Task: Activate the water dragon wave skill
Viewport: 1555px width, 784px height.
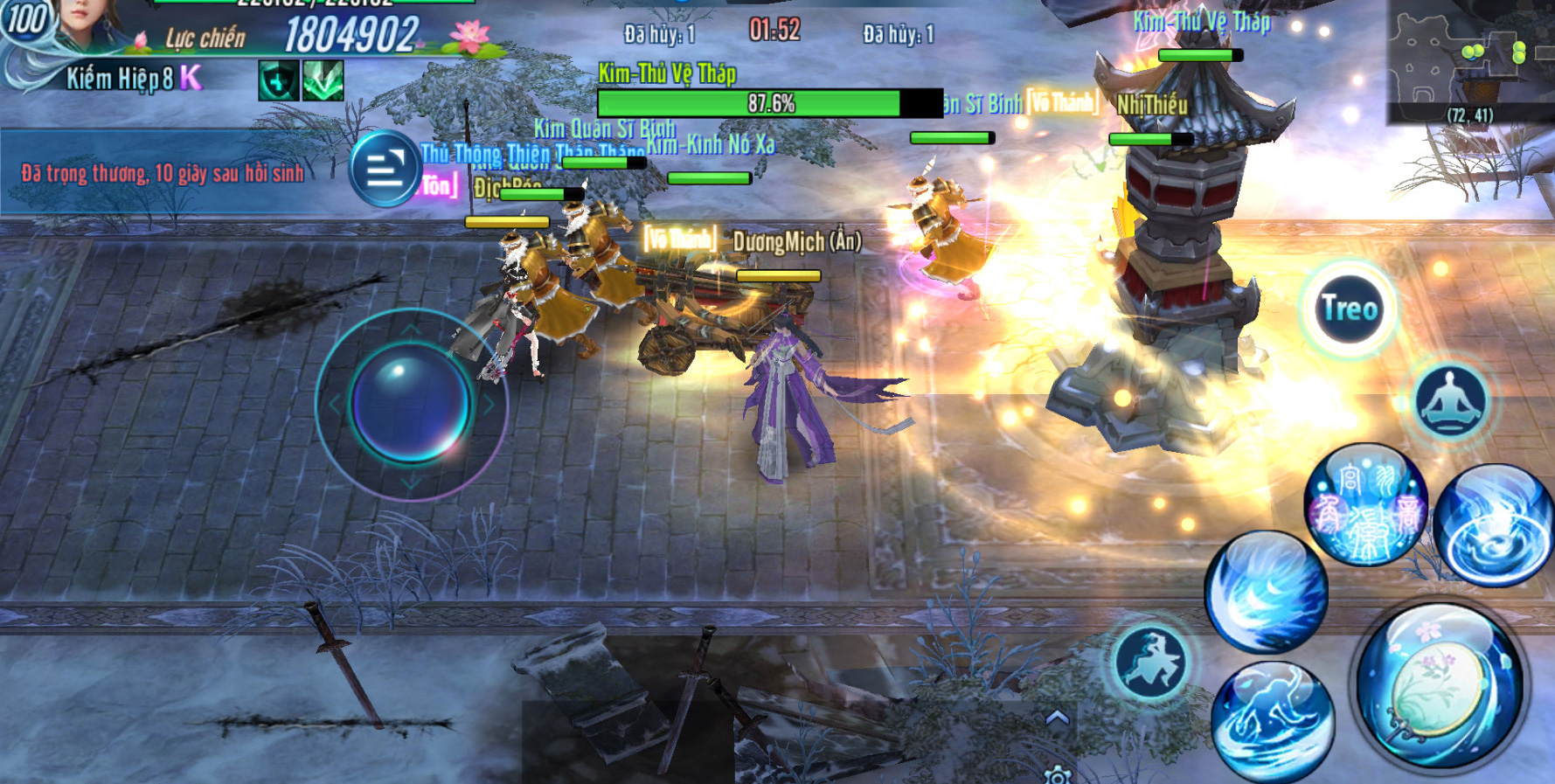Action: point(1272,720)
